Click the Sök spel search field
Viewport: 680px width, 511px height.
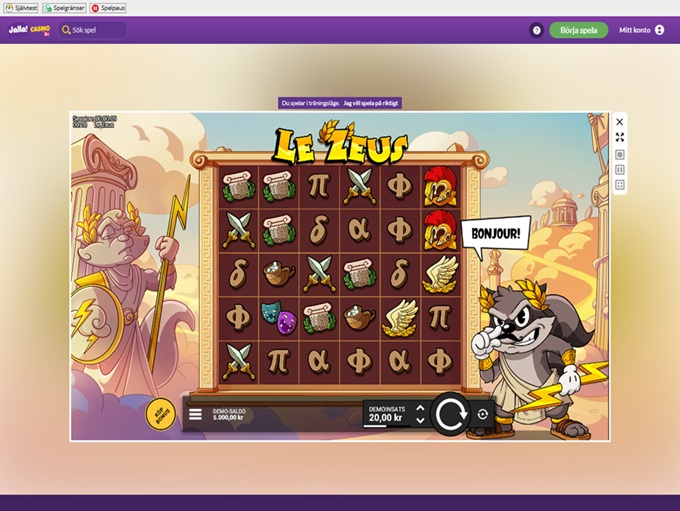coord(91,30)
